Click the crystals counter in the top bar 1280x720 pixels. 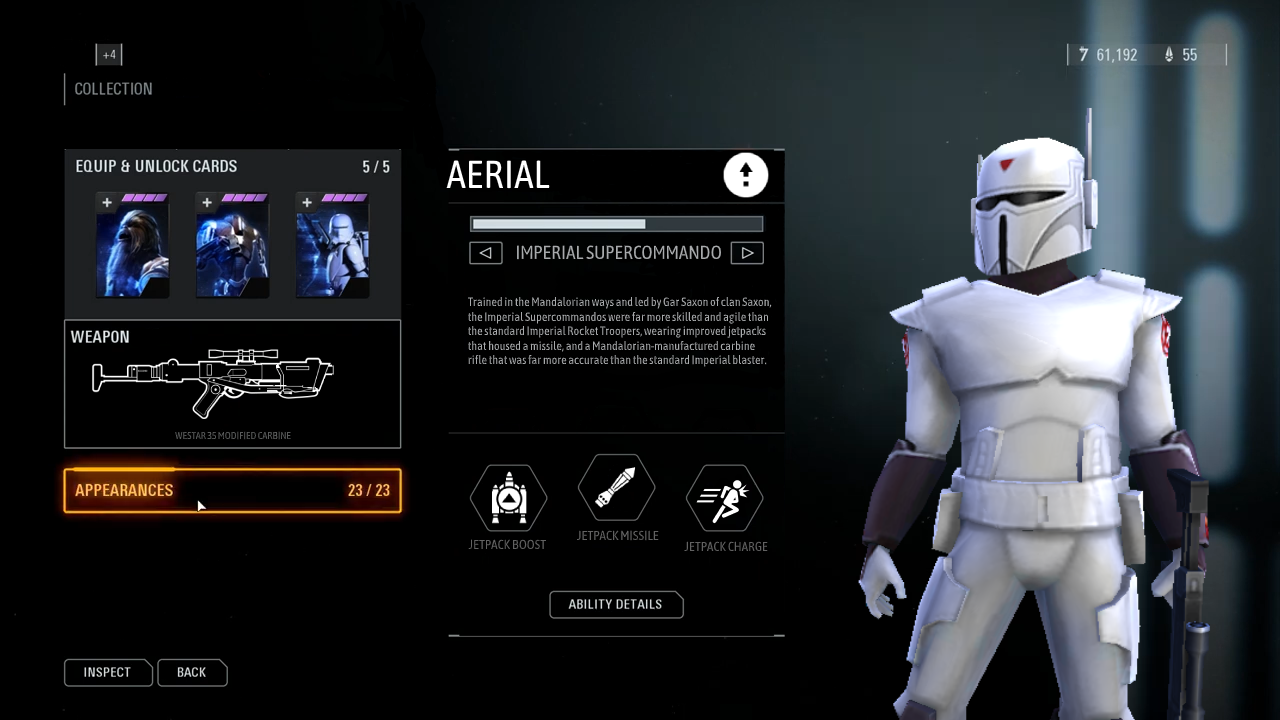click(1182, 55)
